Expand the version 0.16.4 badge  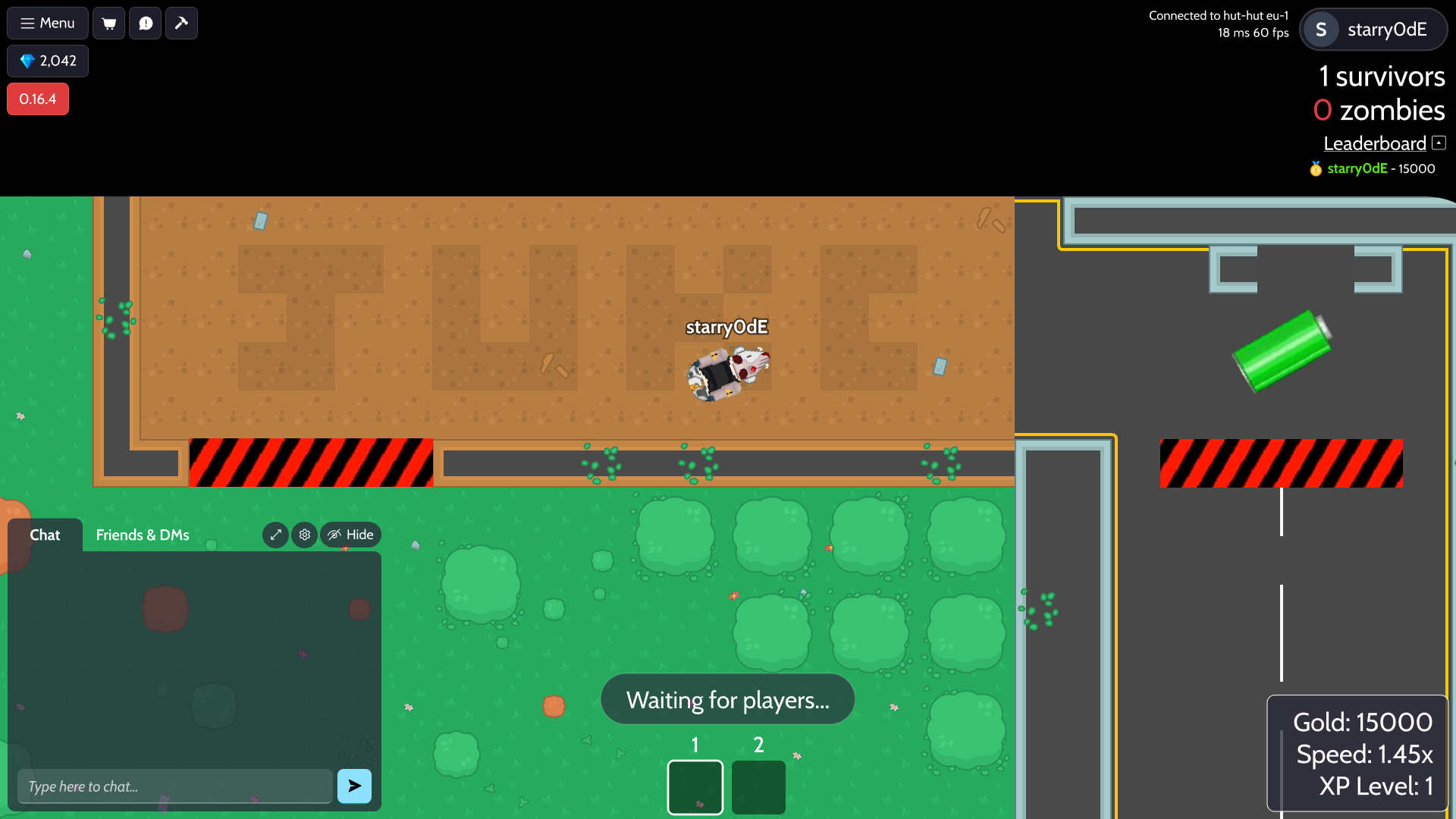pos(37,99)
